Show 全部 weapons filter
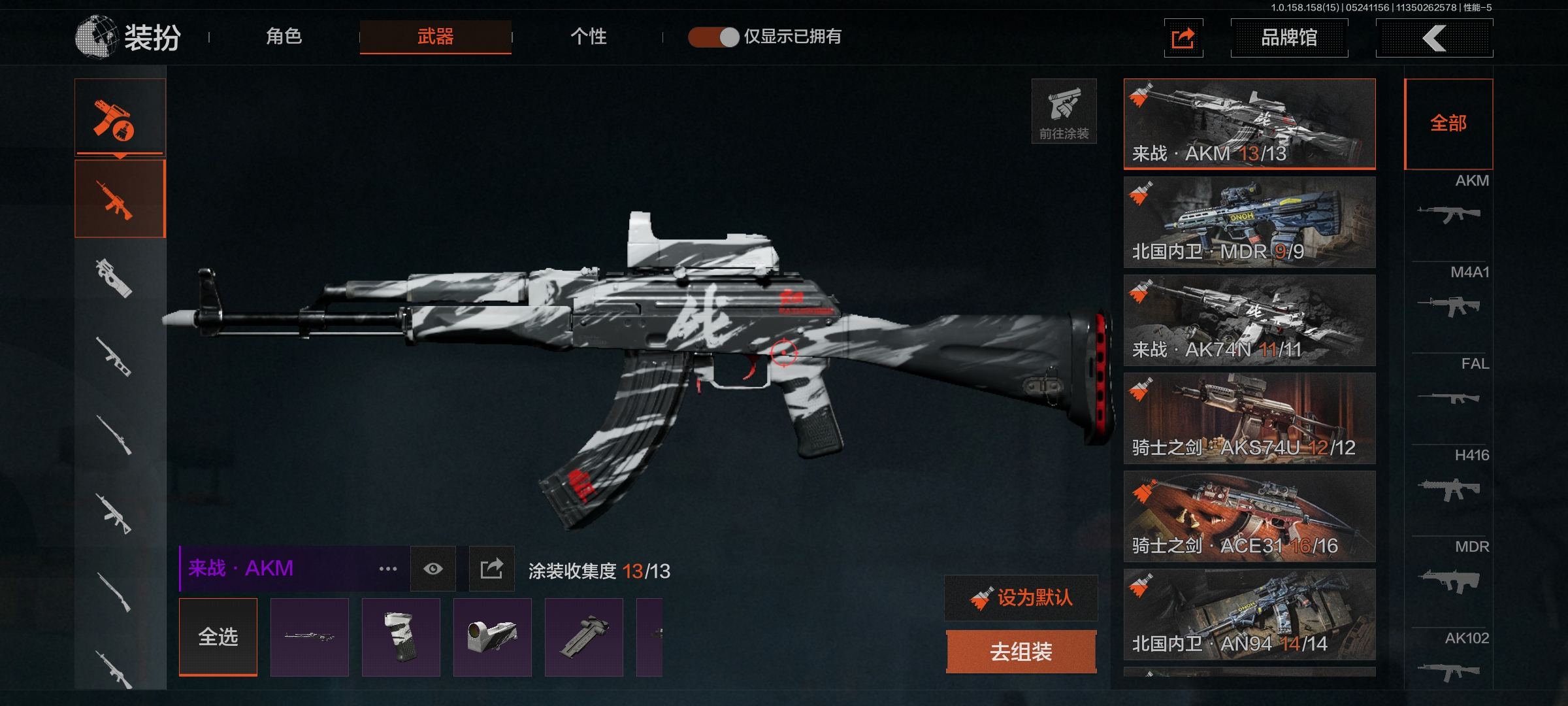The width and height of the screenshot is (1568, 706). click(x=1448, y=124)
